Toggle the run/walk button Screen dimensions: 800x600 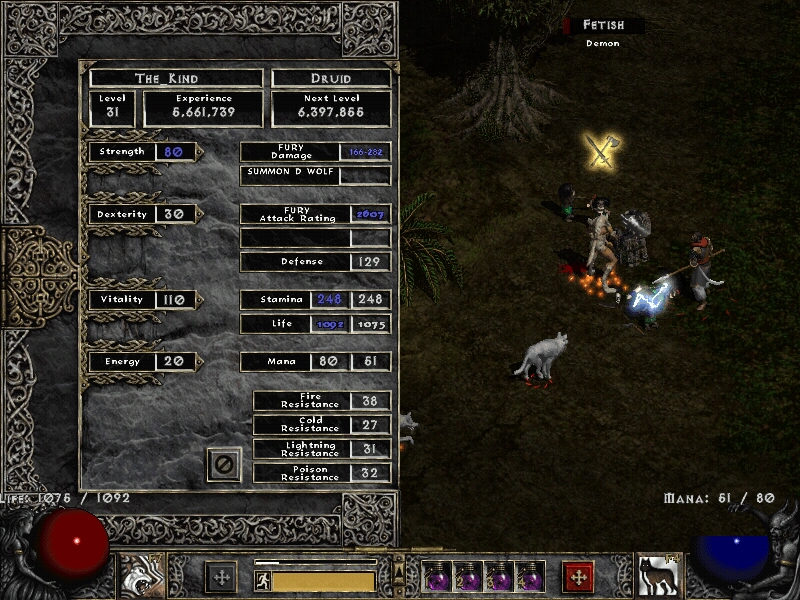point(261,580)
